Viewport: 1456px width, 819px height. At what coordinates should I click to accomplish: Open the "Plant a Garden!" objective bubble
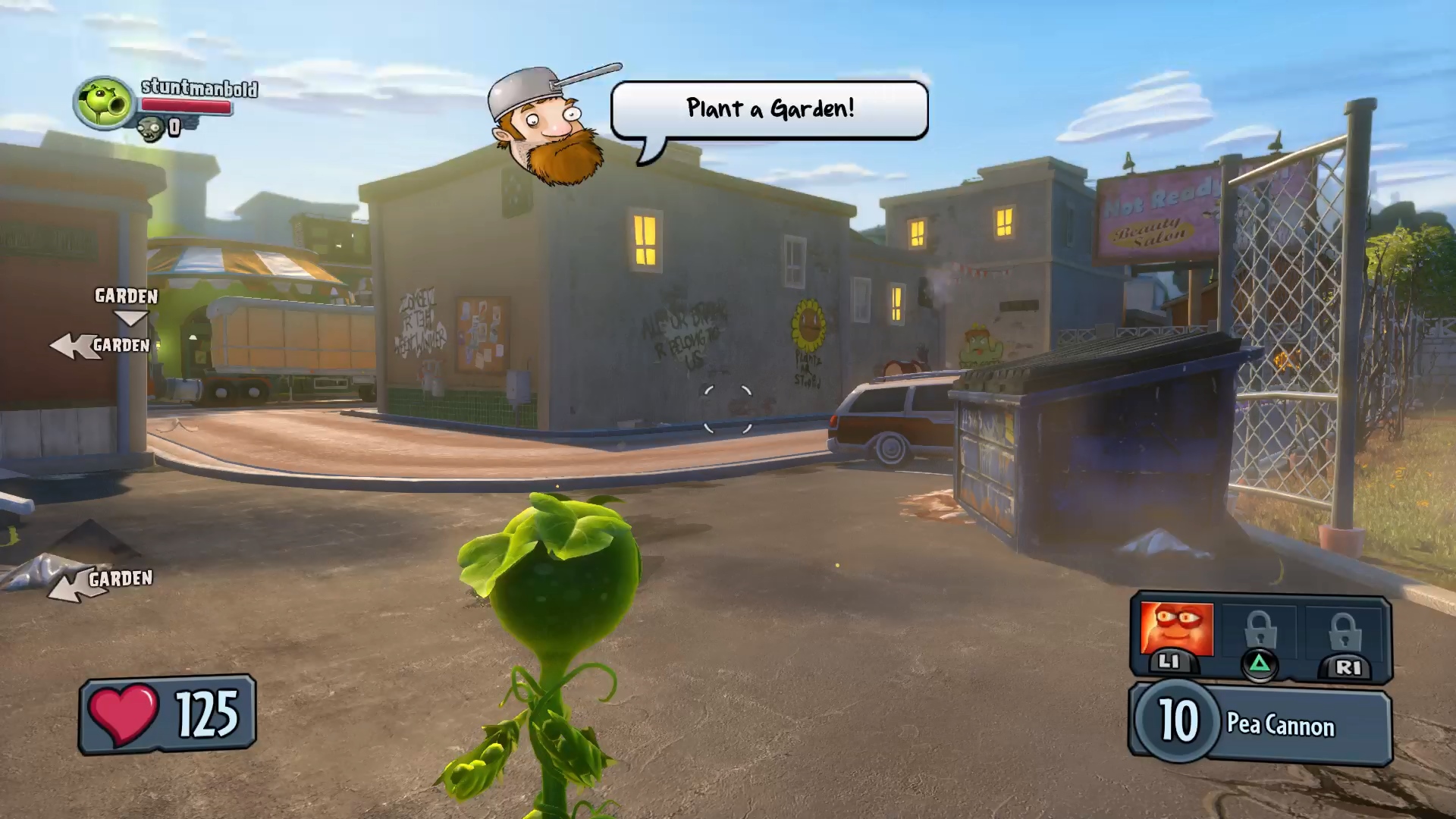click(x=769, y=110)
